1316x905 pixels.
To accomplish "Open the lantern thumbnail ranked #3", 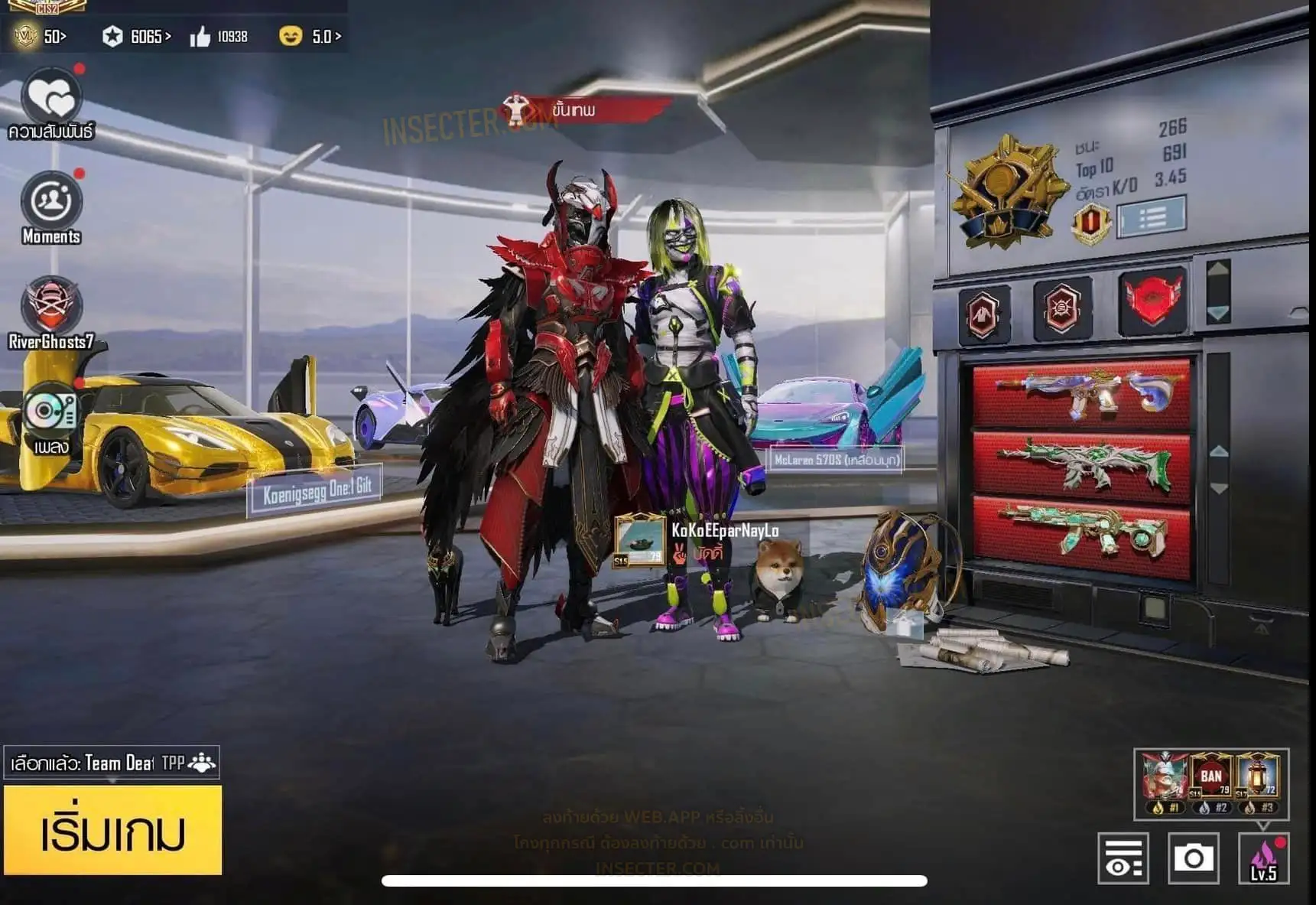I will [1258, 780].
